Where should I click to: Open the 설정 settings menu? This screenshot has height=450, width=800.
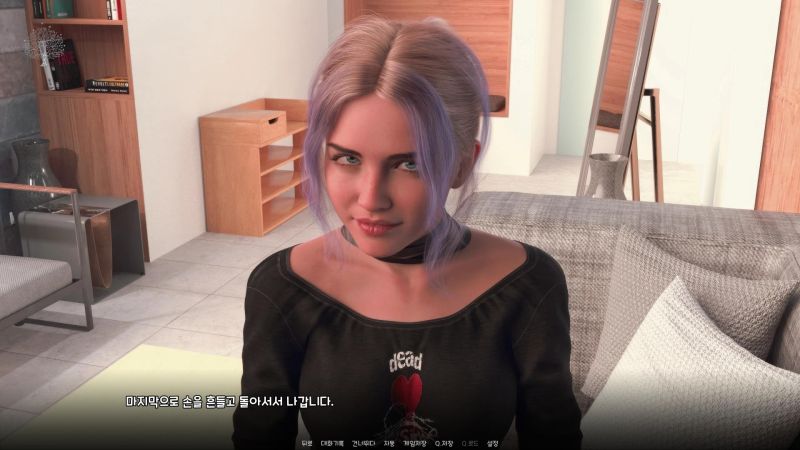point(492,442)
